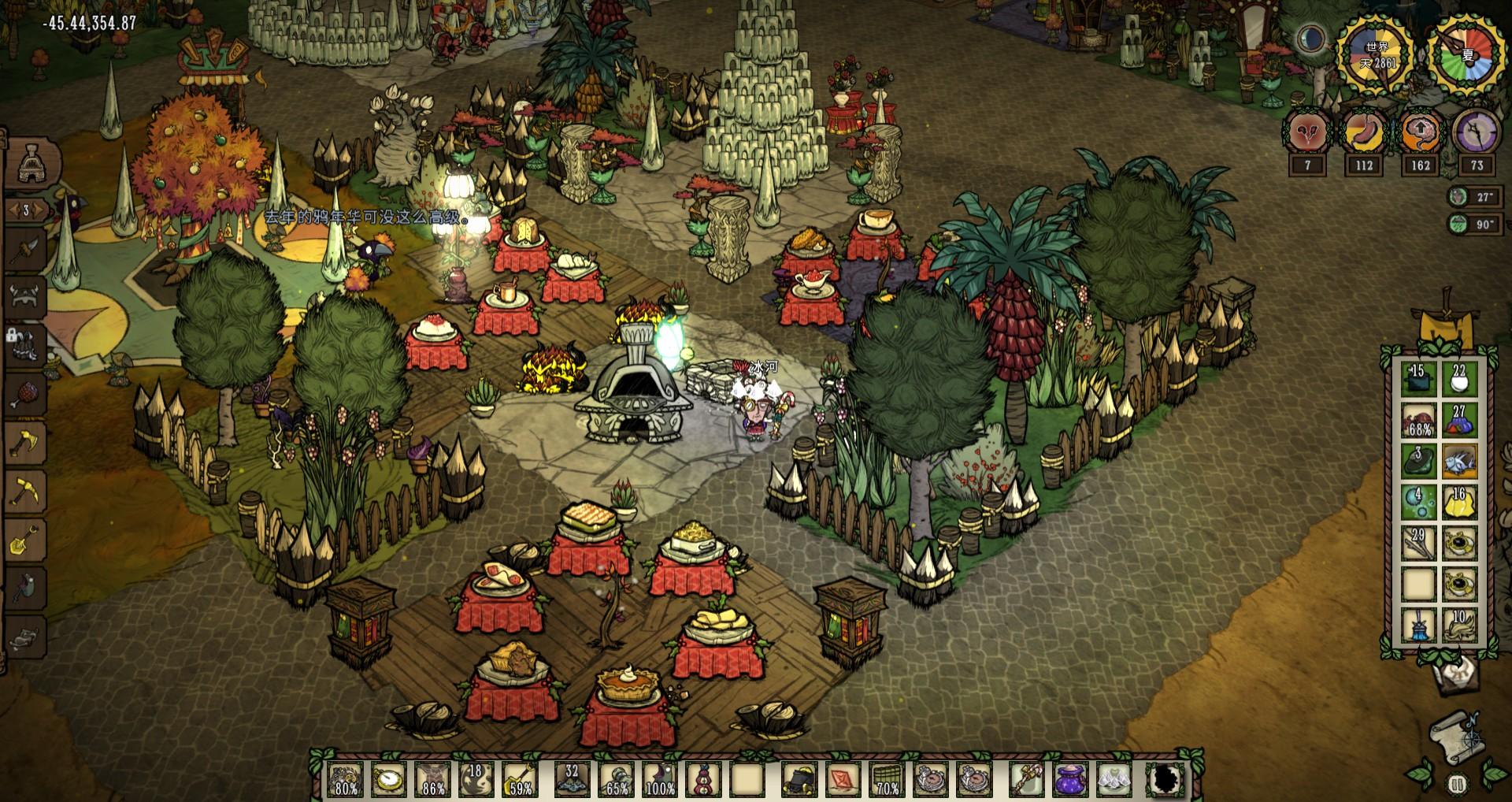The image size is (1512, 802).
Task: Pick the blue broom backpack slot
Action: pyautogui.click(x=1418, y=626)
